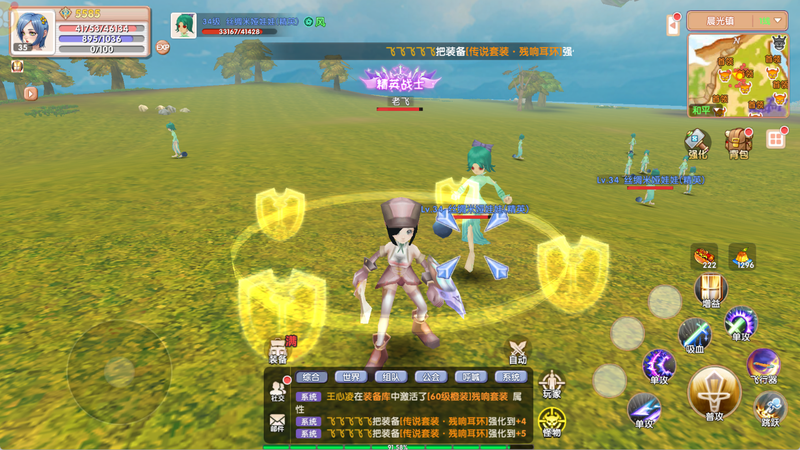Open the 背包 backpack
The image size is (800, 450).
point(739,142)
